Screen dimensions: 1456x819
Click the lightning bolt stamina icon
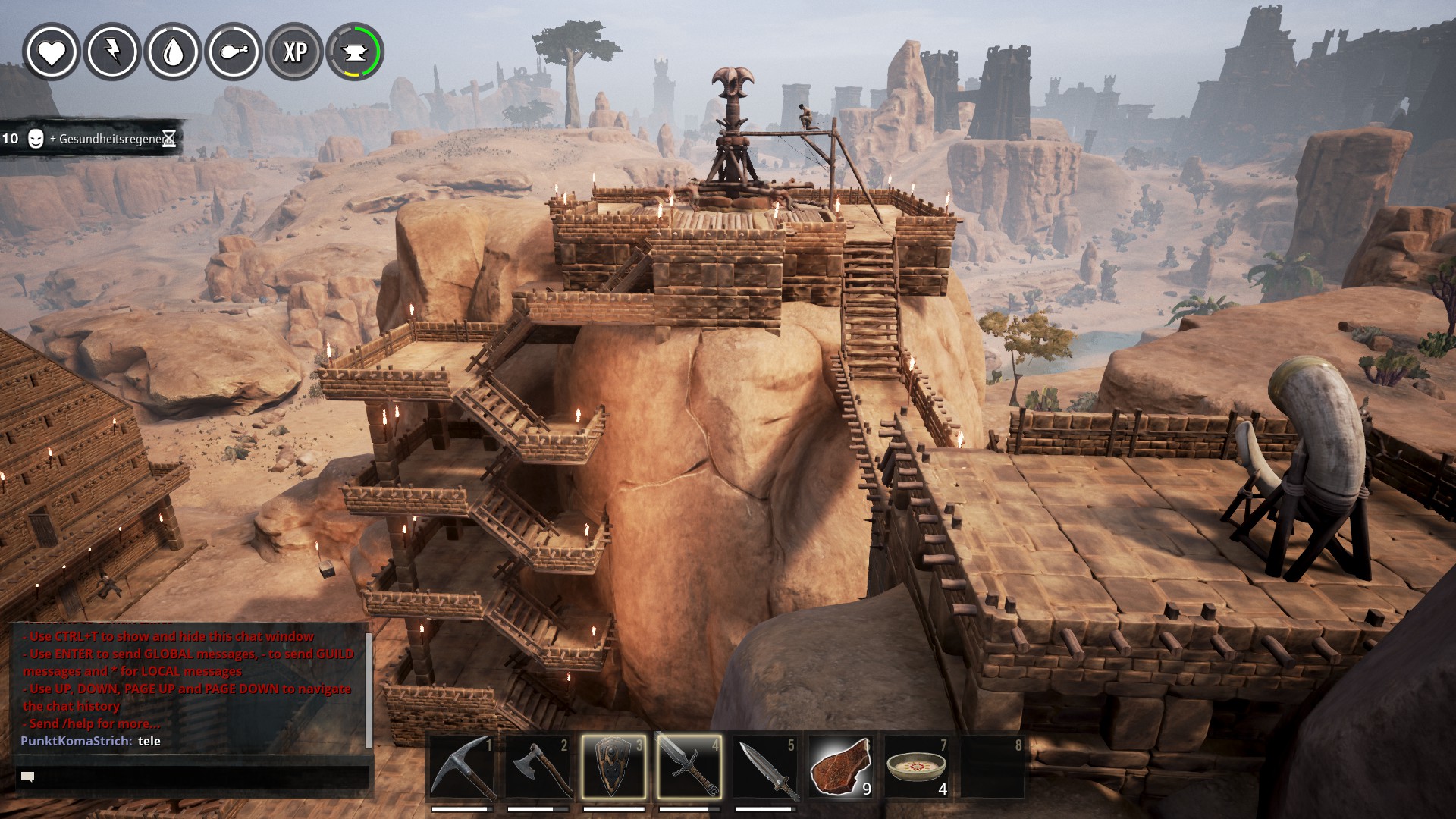(112, 52)
